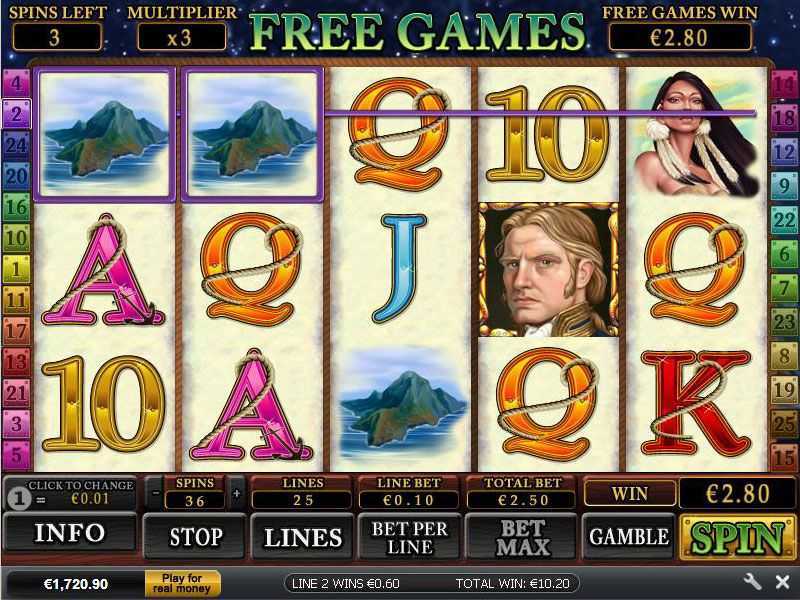Viewport: 800px width, 600px height.
Task: Click the LINES button
Action: 303,537
